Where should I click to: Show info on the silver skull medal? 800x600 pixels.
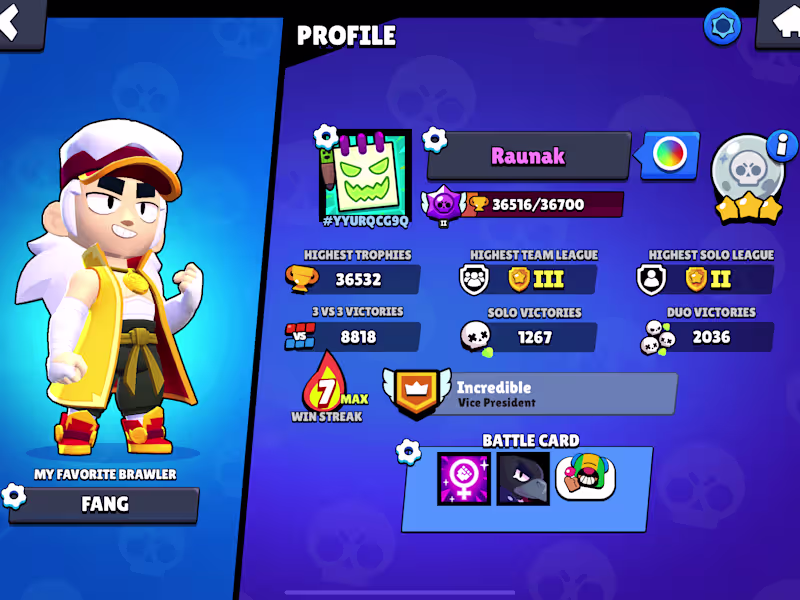780,146
